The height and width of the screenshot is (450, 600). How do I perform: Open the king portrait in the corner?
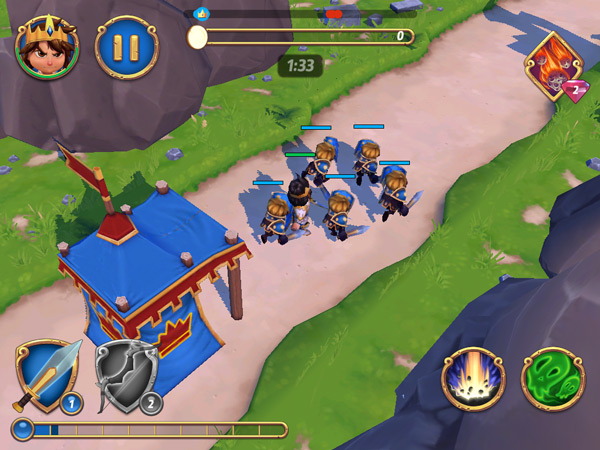click(x=48, y=47)
